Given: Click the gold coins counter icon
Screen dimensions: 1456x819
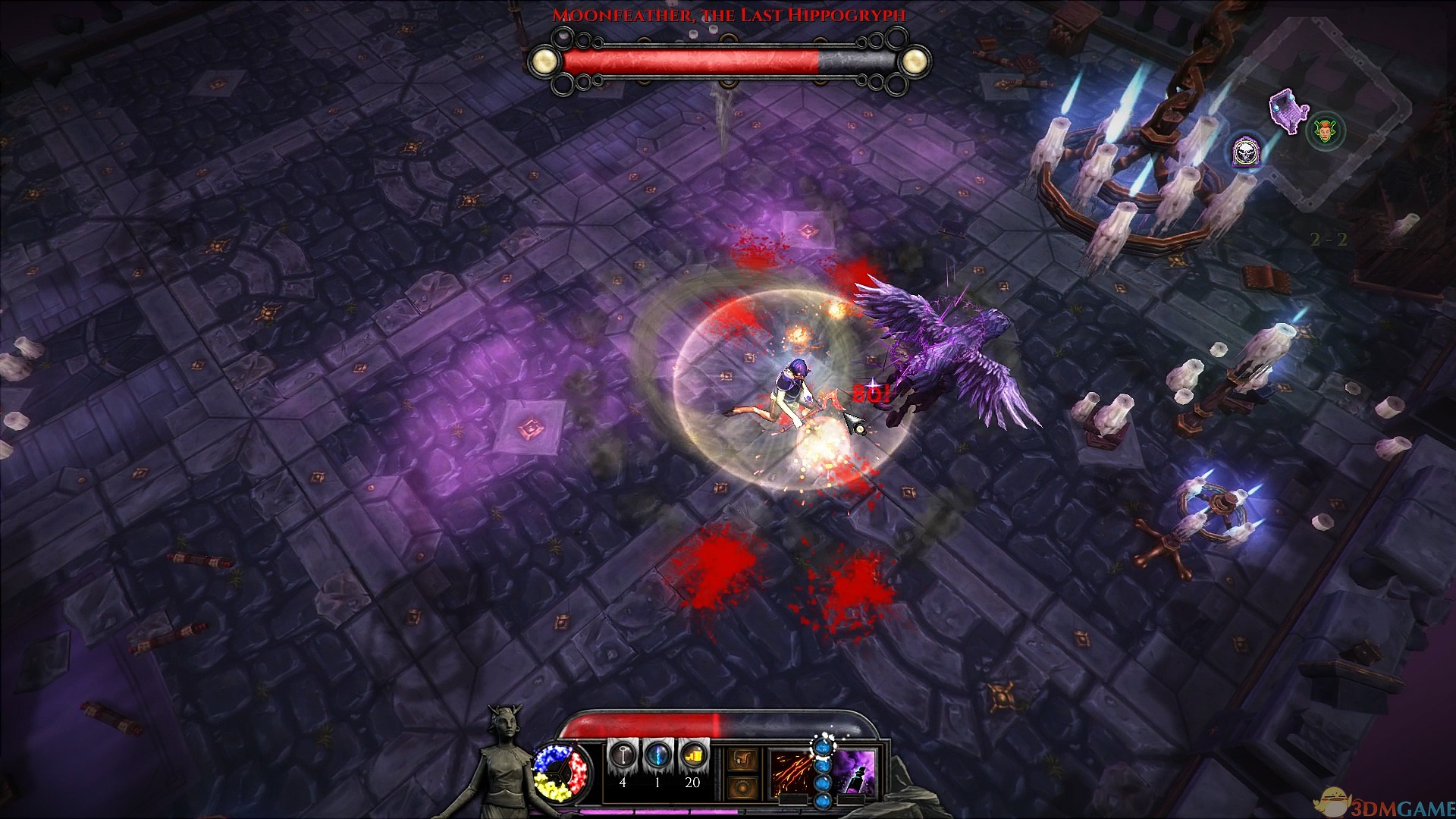Looking at the screenshot, I should click(692, 755).
